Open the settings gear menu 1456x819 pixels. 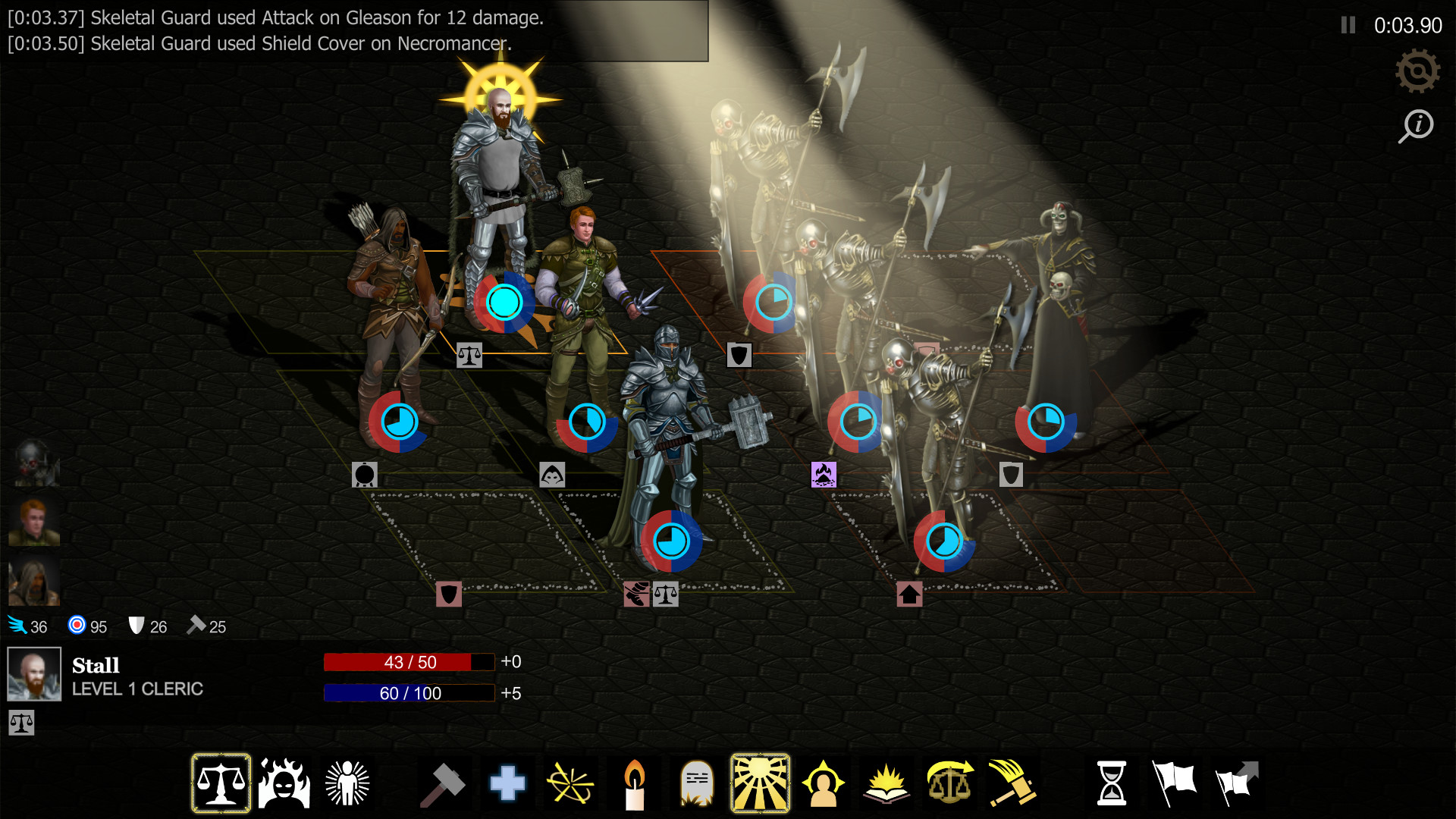tap(1417, 72)
